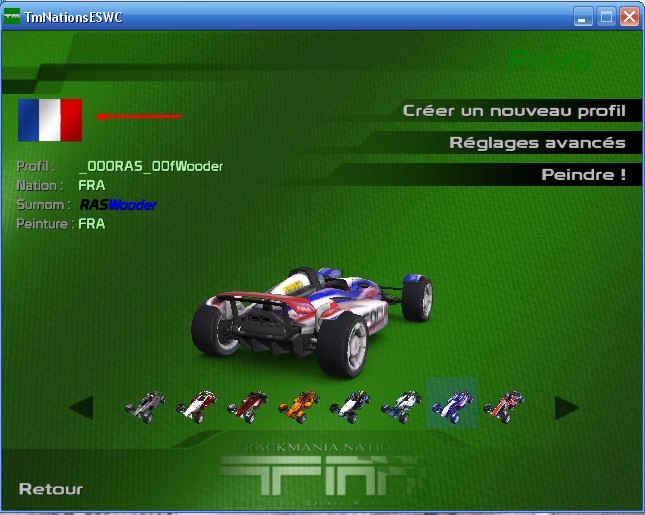The image size is (645, 515).
Task: Open 'Créer un nouveau profil'
Action: tap(514, 111)
